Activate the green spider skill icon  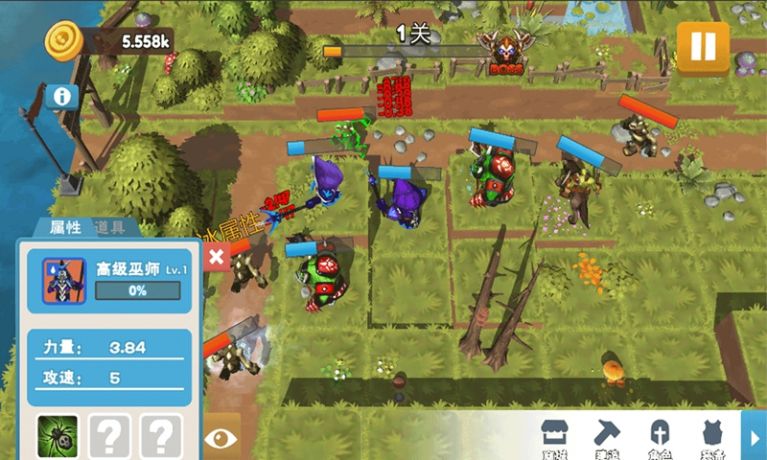[x=59, y=435]
